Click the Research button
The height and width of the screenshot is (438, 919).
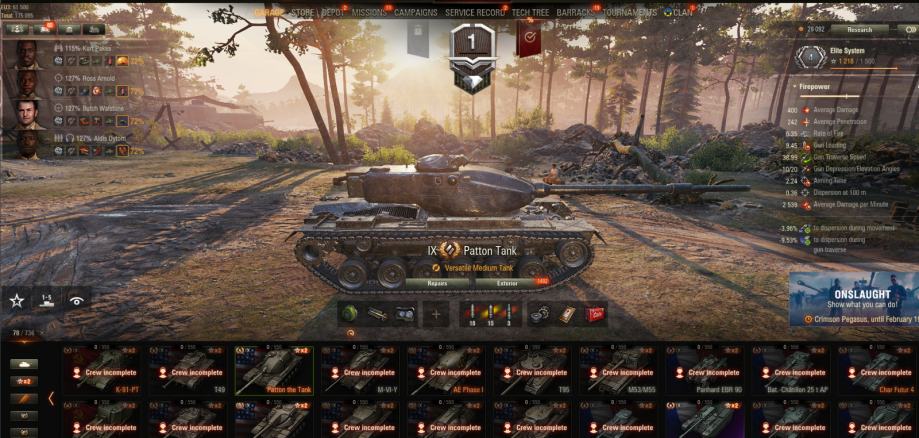click(x=859, y=30)
